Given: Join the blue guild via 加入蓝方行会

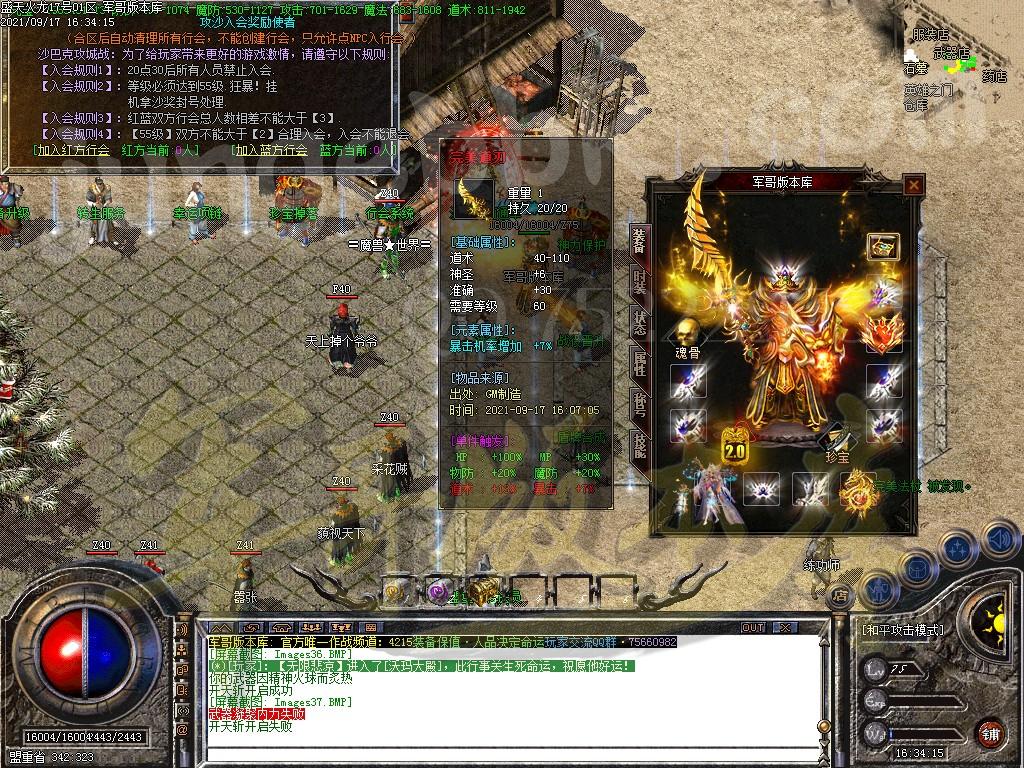Looking at the screenshot, I should point(269,150).
